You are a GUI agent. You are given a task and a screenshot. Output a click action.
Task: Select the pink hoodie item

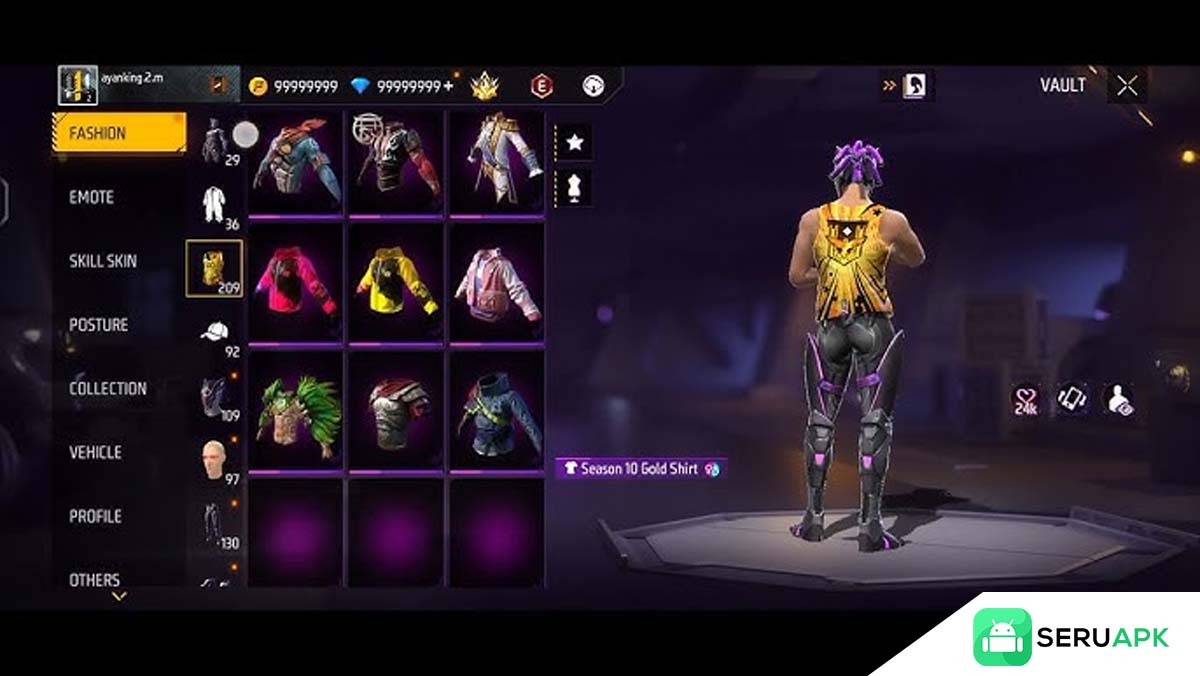[295, 282]
